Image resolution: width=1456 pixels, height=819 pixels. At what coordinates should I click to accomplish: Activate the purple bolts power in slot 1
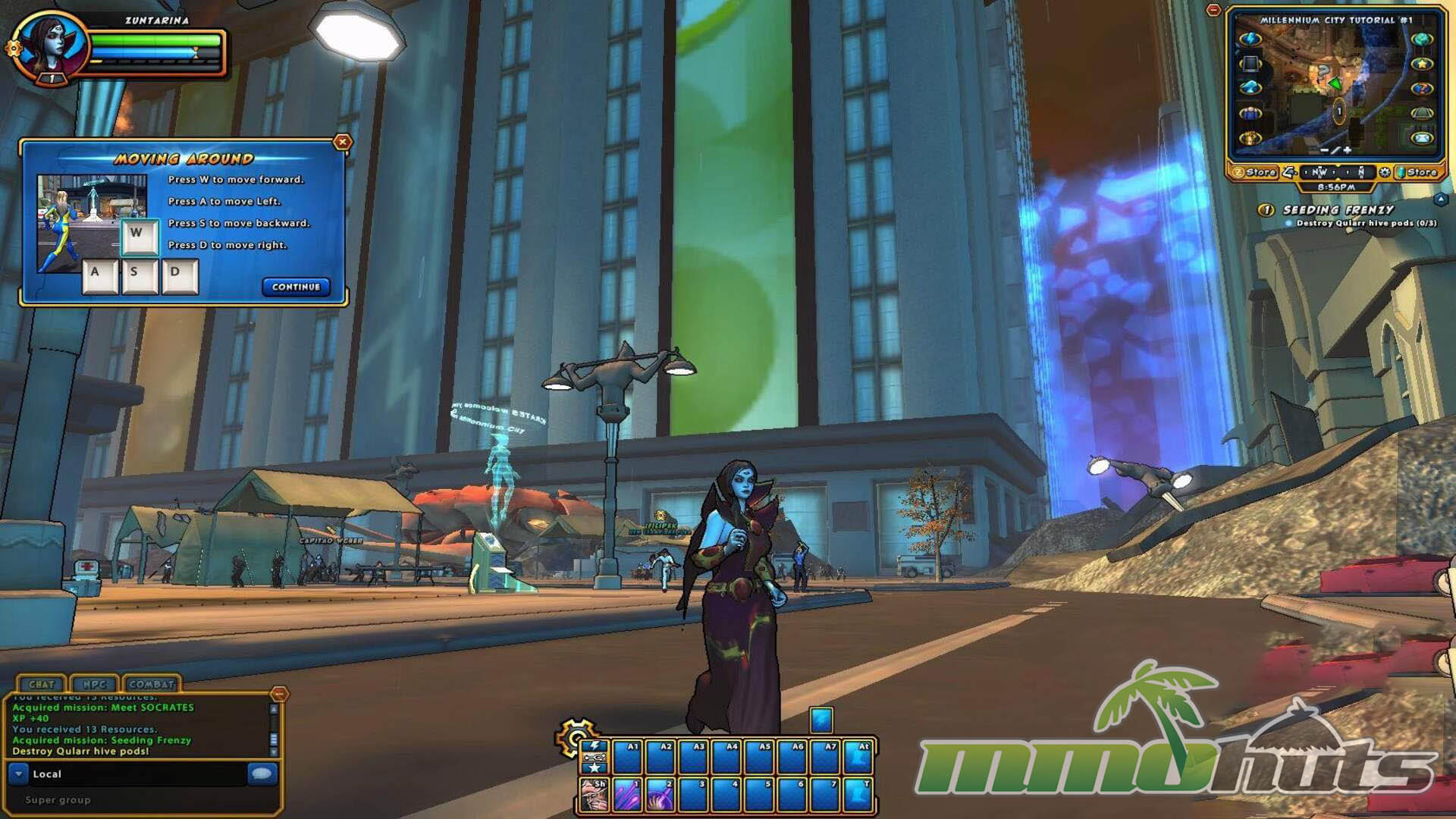coord(627,794)
